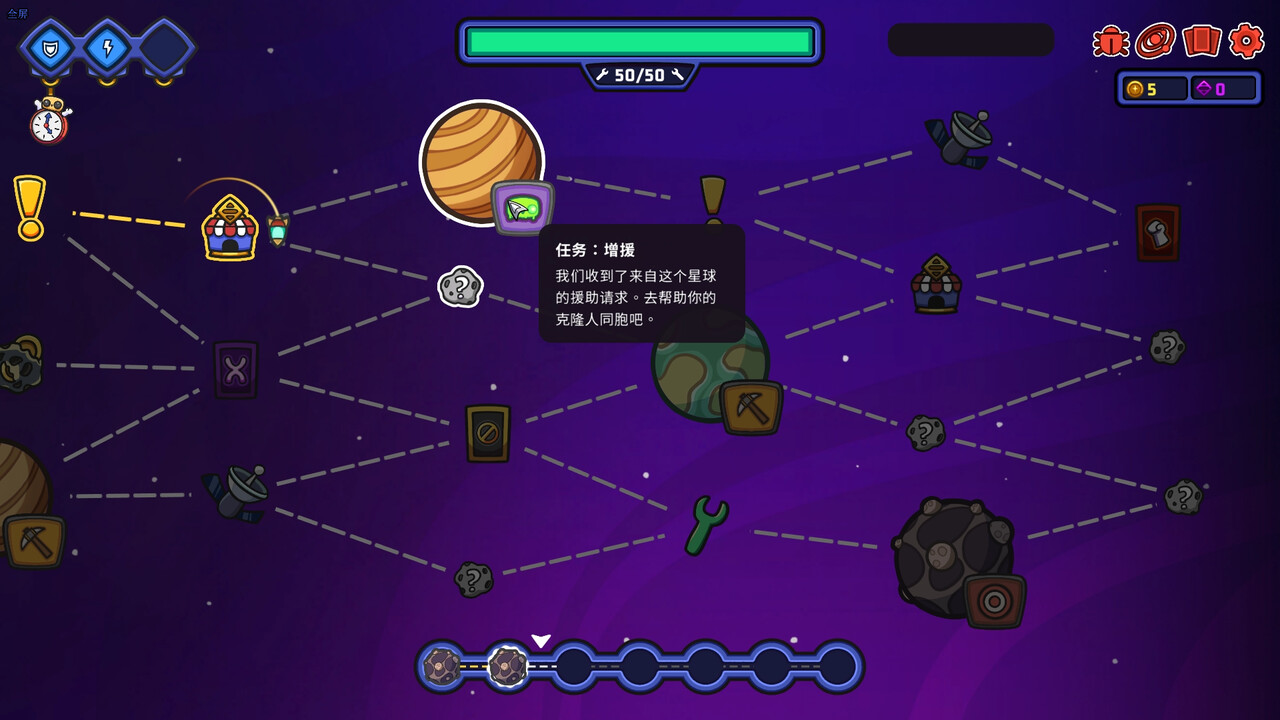Open the bug report icon
This screenshot has width=1280, height=720.
(1108, 42)
